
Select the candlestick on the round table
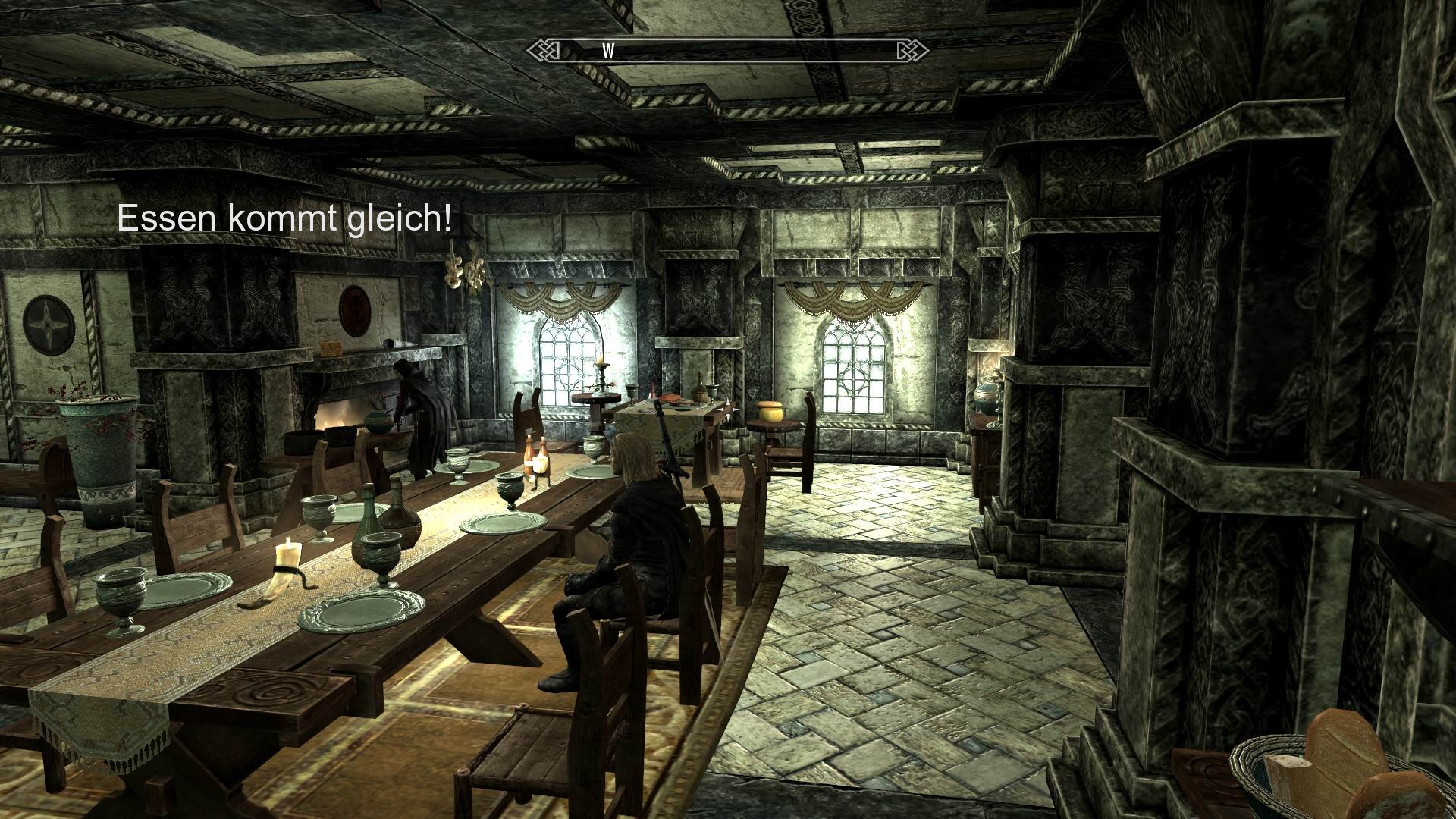pyautogui.click(x=600, y=372)
